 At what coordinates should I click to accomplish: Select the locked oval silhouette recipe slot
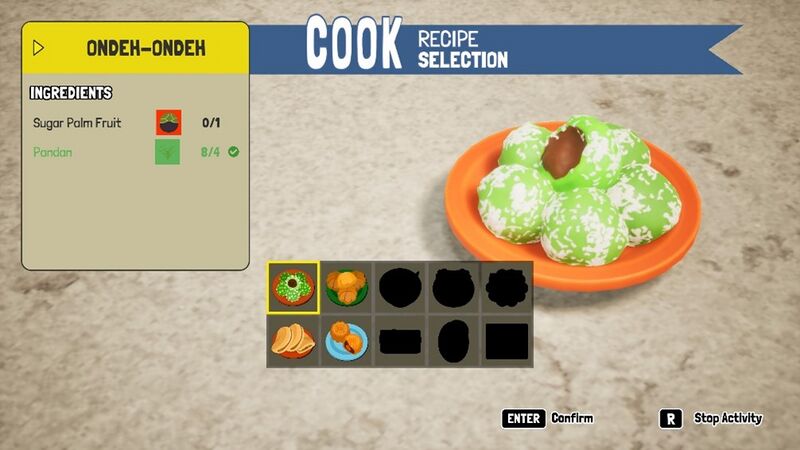[x=453, y=341]
